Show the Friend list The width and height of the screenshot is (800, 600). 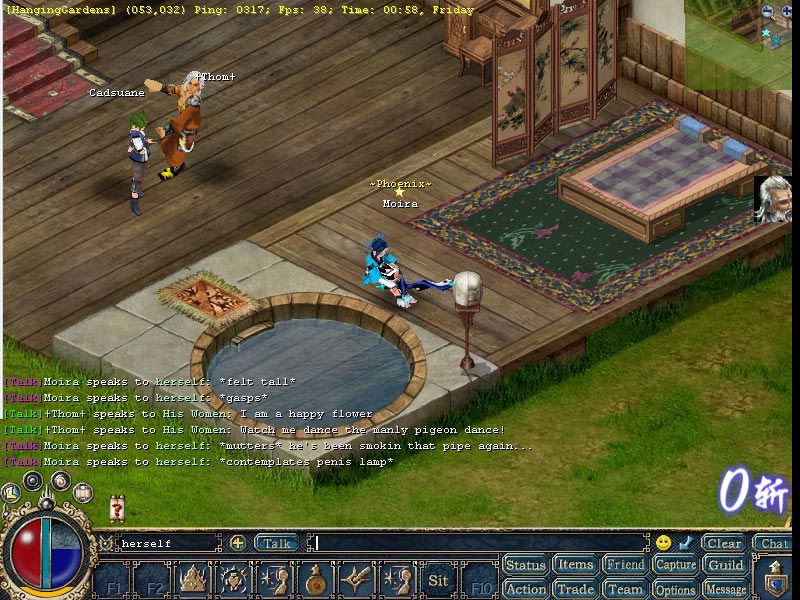click(x=625, y=565)
